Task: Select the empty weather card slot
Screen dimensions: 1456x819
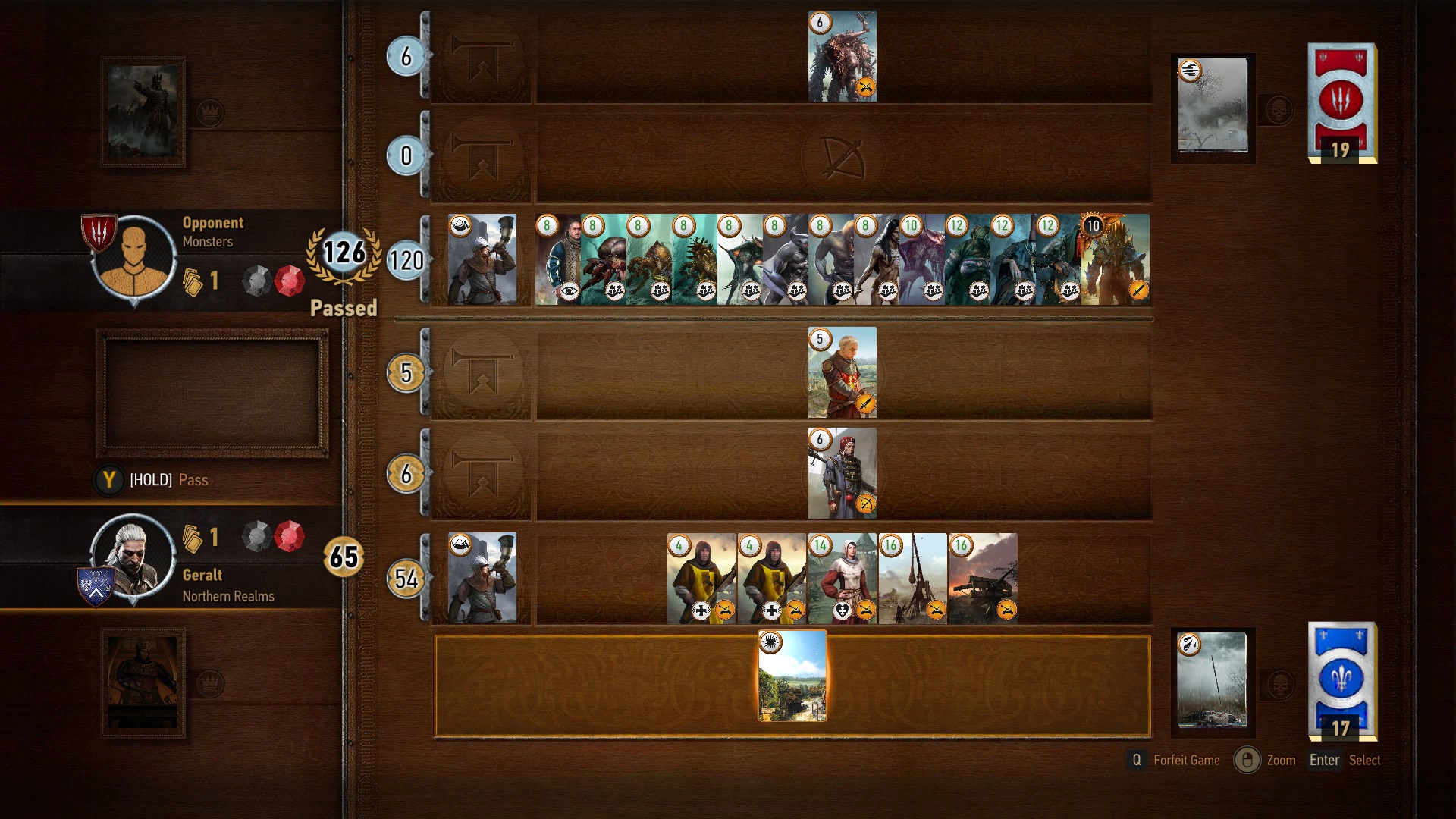Action: pyautogui.click(x=212, y=393)
